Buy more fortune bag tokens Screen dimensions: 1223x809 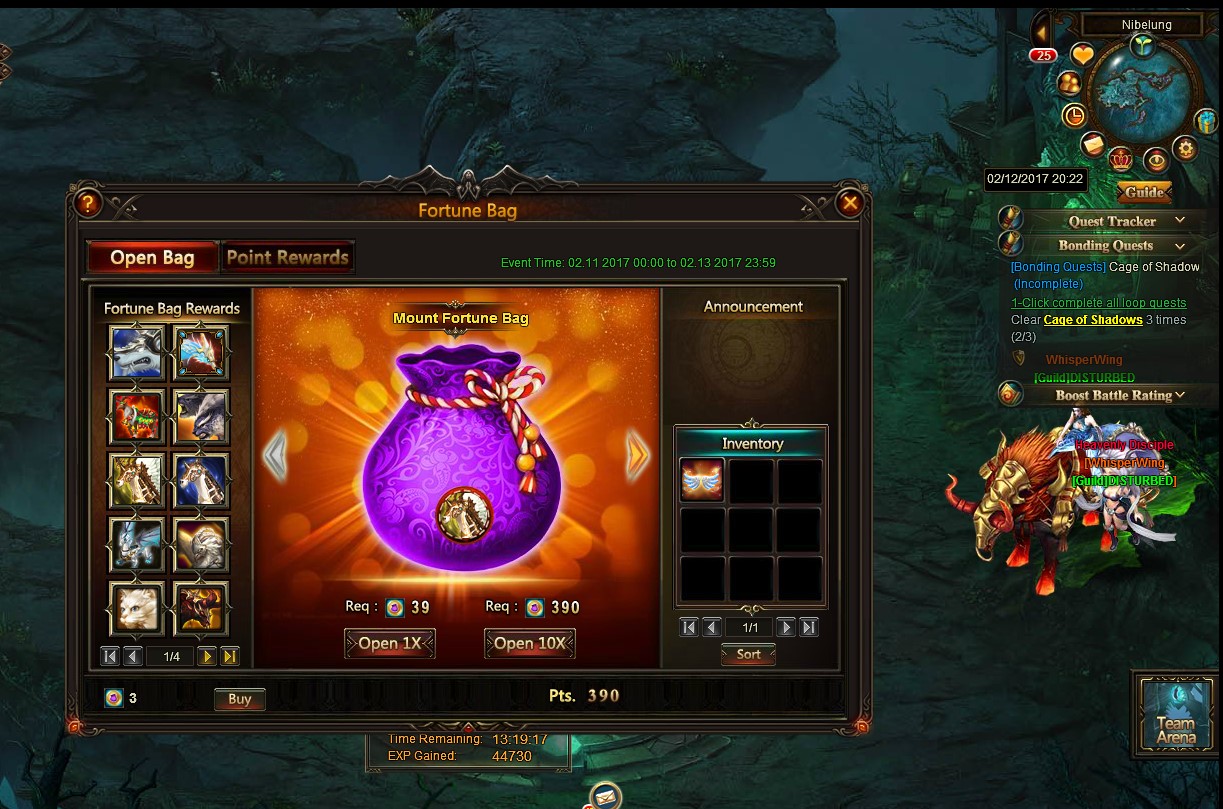pyautogui.click(x=240, y=699)
